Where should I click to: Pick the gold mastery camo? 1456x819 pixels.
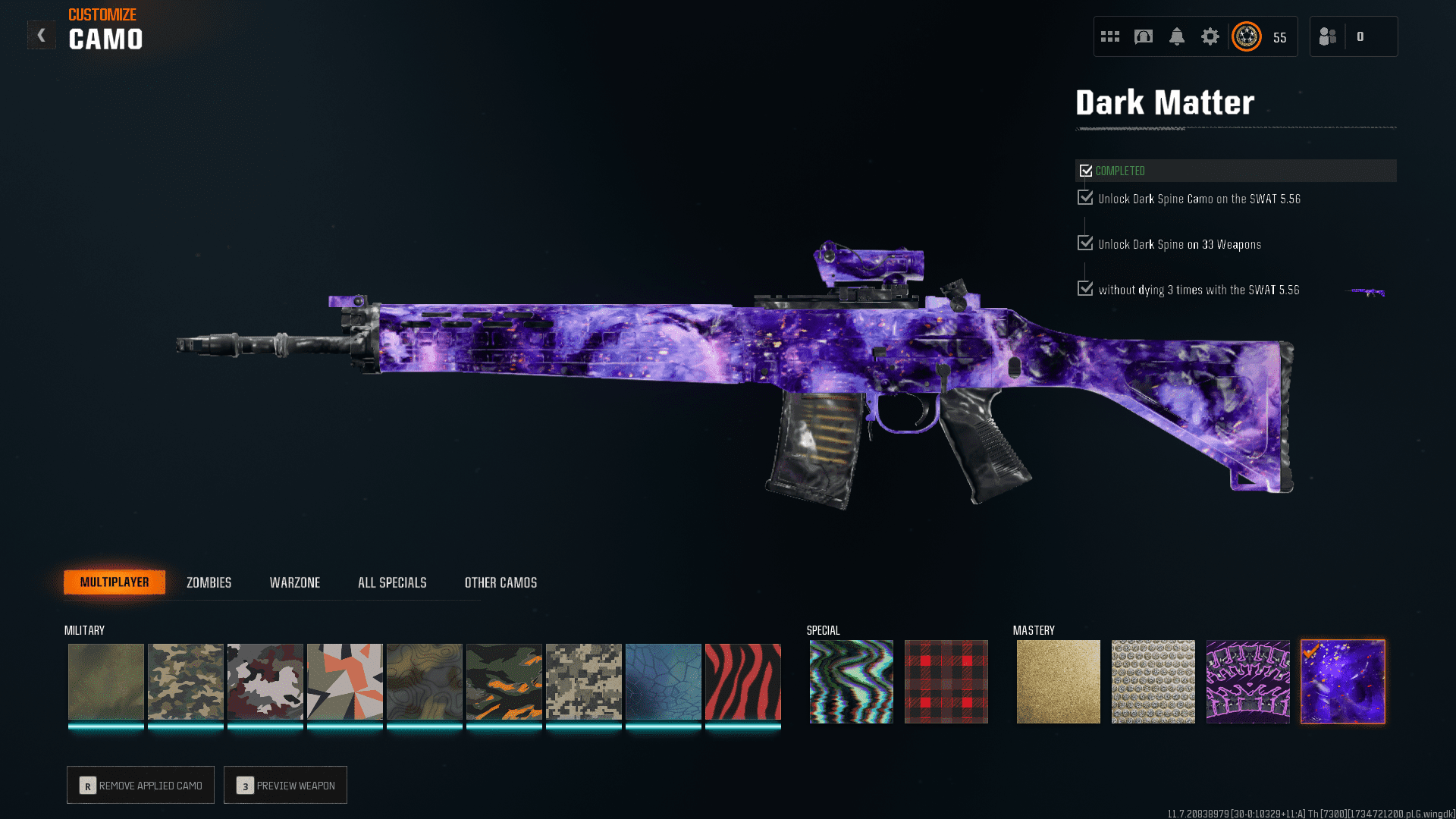pos(1058,681)
